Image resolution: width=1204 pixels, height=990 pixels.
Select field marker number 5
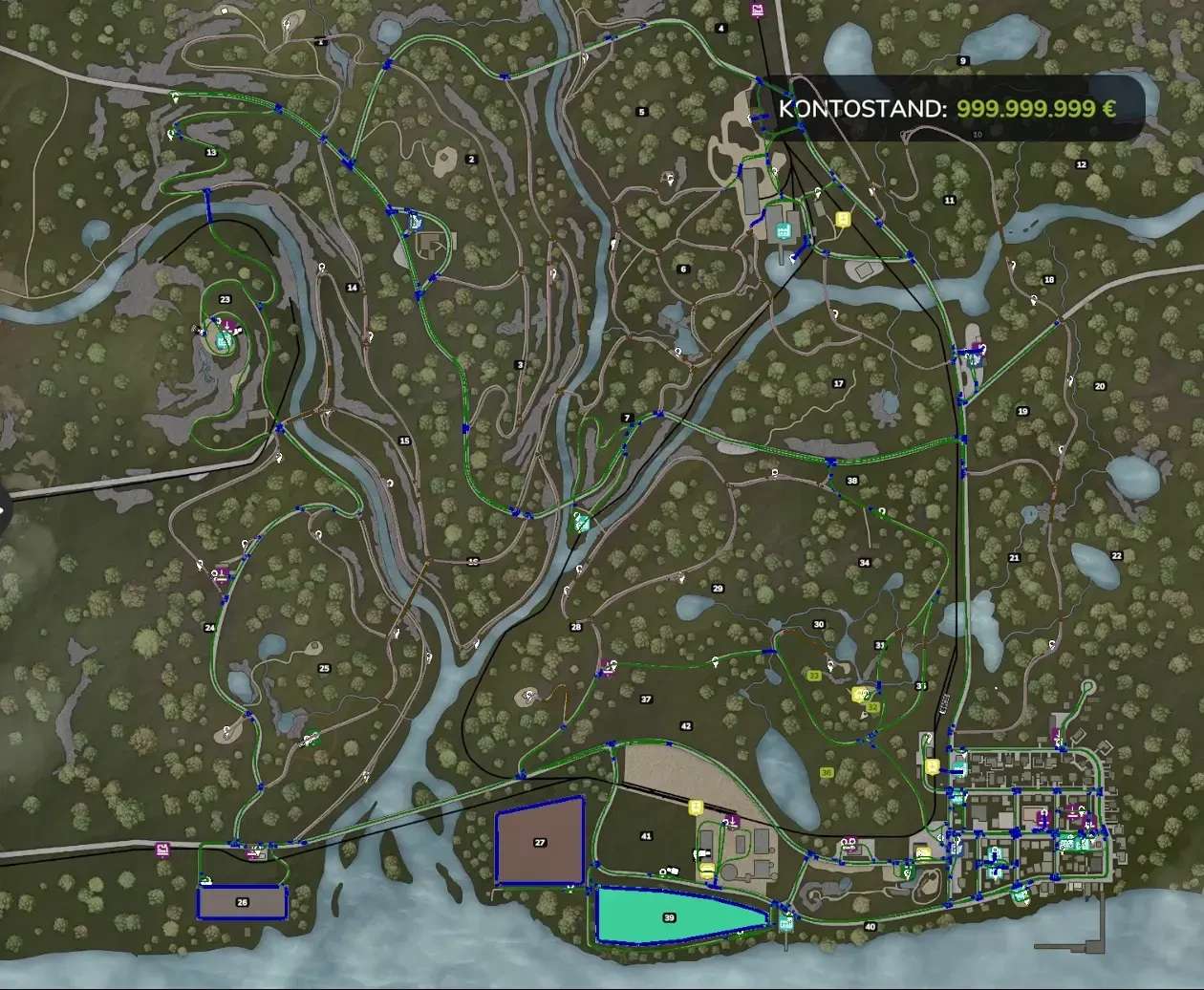pyautogui.click(x=642, y=112)
